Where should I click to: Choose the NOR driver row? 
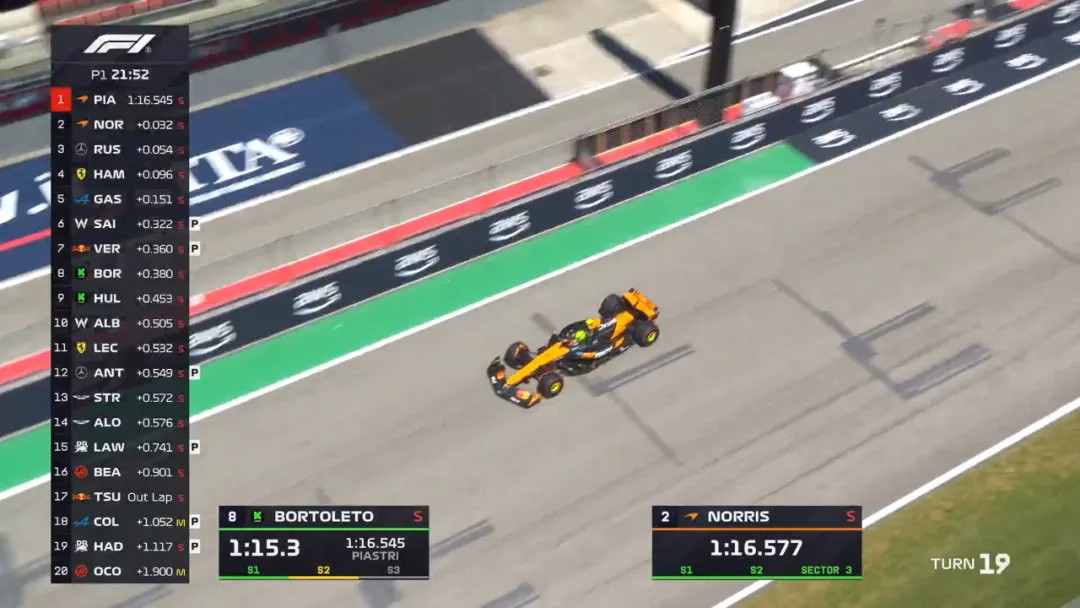coord(120,125)
